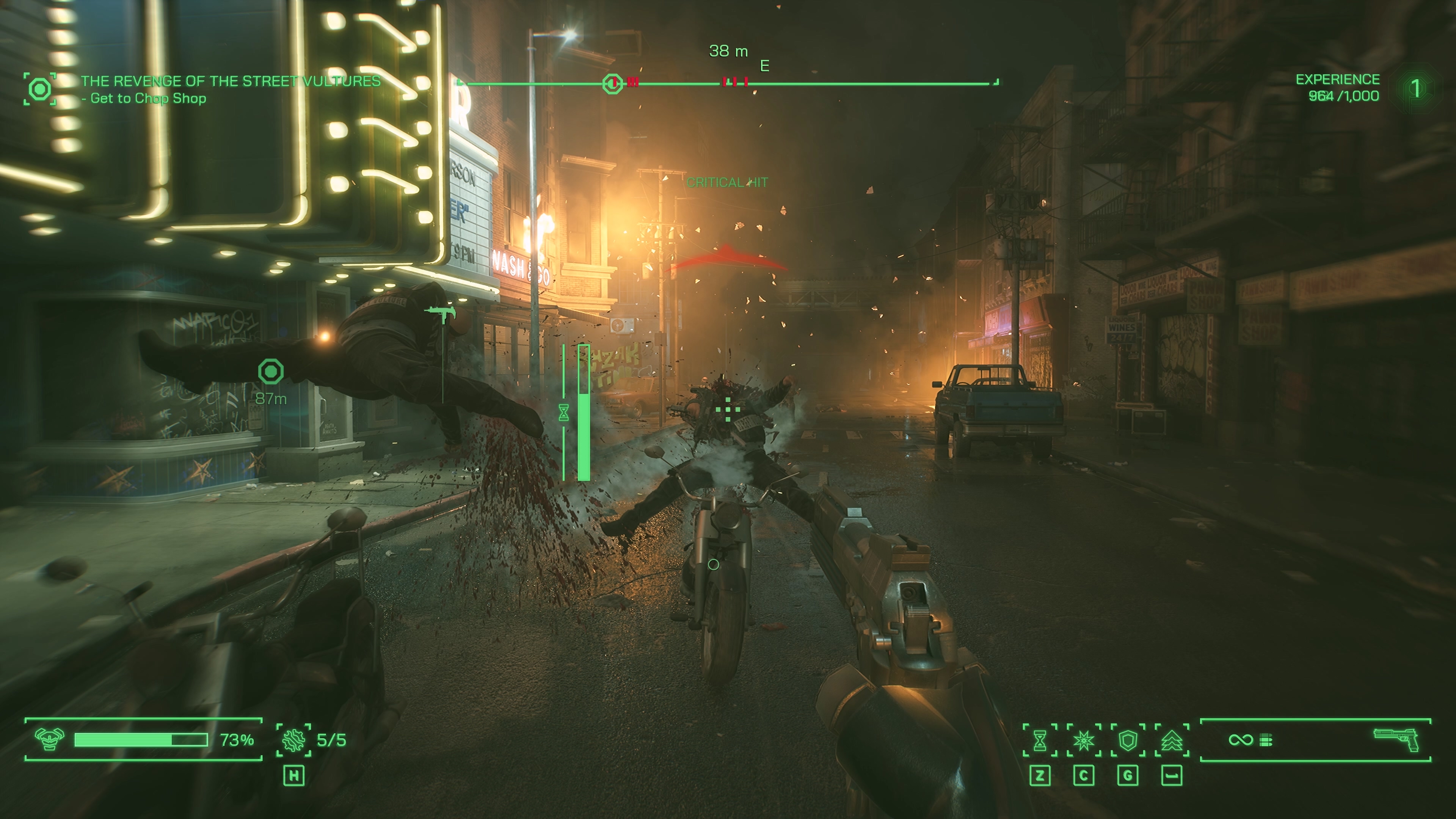Open the level 1 experience badge
The image size is (1456, 819).
point(1415,89)
